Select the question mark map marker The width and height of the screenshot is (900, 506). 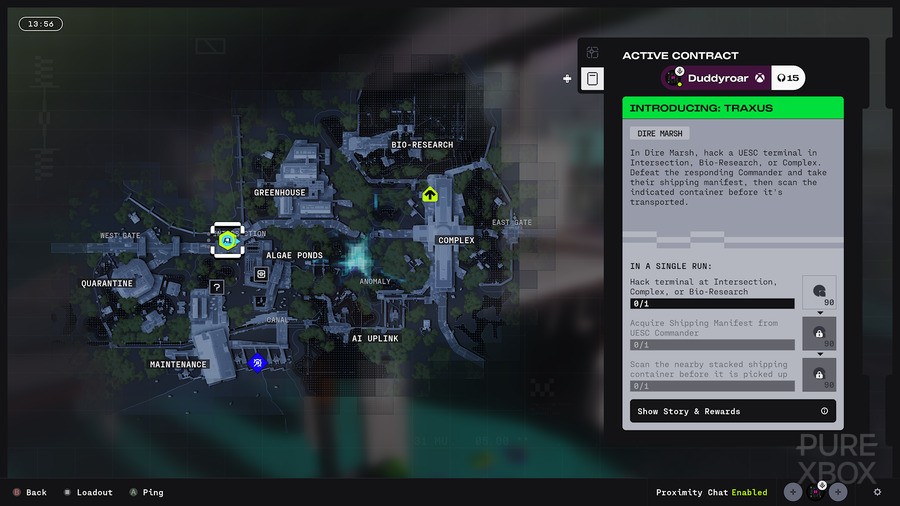pos(216,287)
